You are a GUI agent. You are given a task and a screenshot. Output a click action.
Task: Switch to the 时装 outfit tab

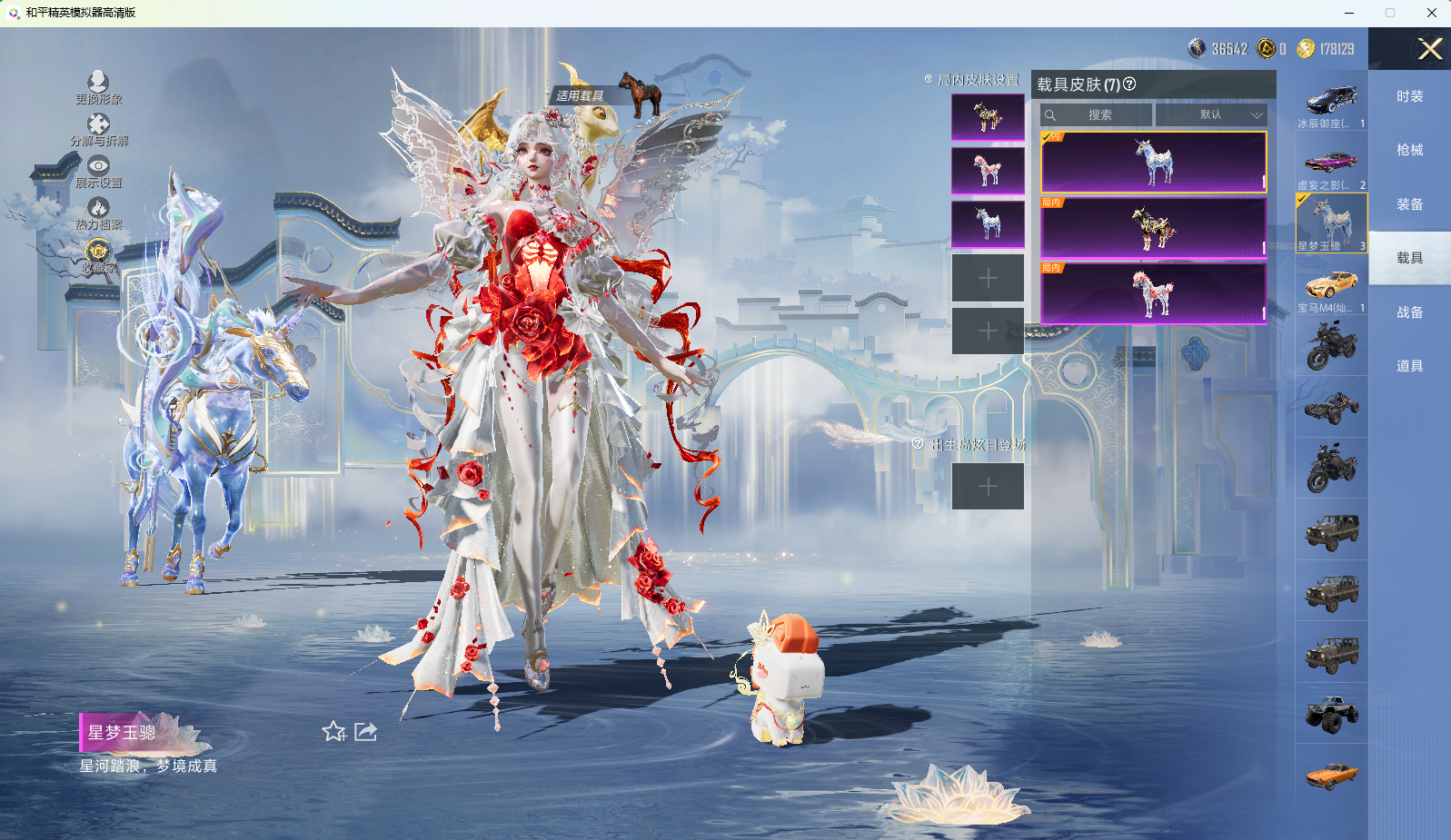(x=1409, y=96)
